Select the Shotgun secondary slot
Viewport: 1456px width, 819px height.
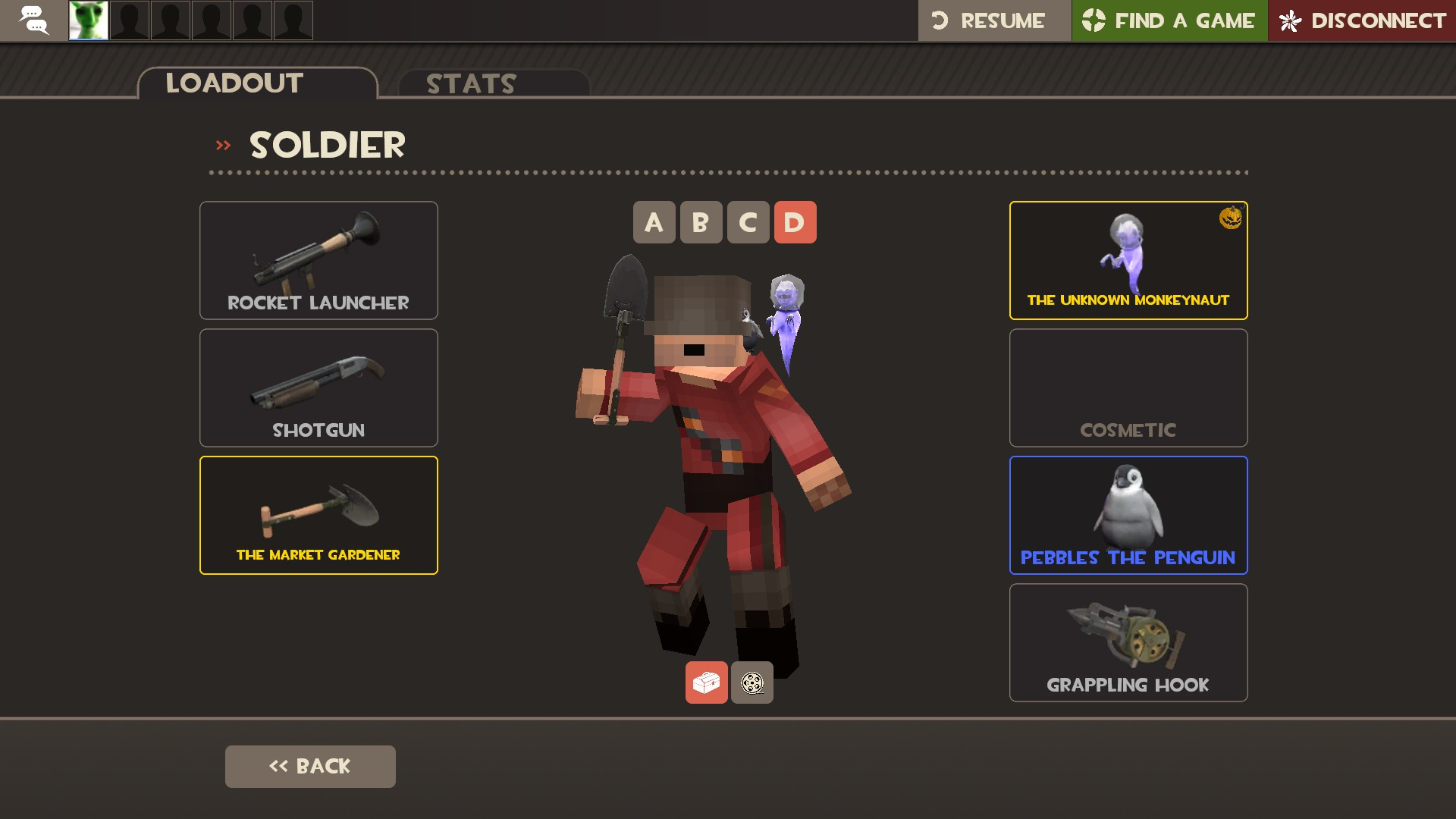(x=318, y=388)
